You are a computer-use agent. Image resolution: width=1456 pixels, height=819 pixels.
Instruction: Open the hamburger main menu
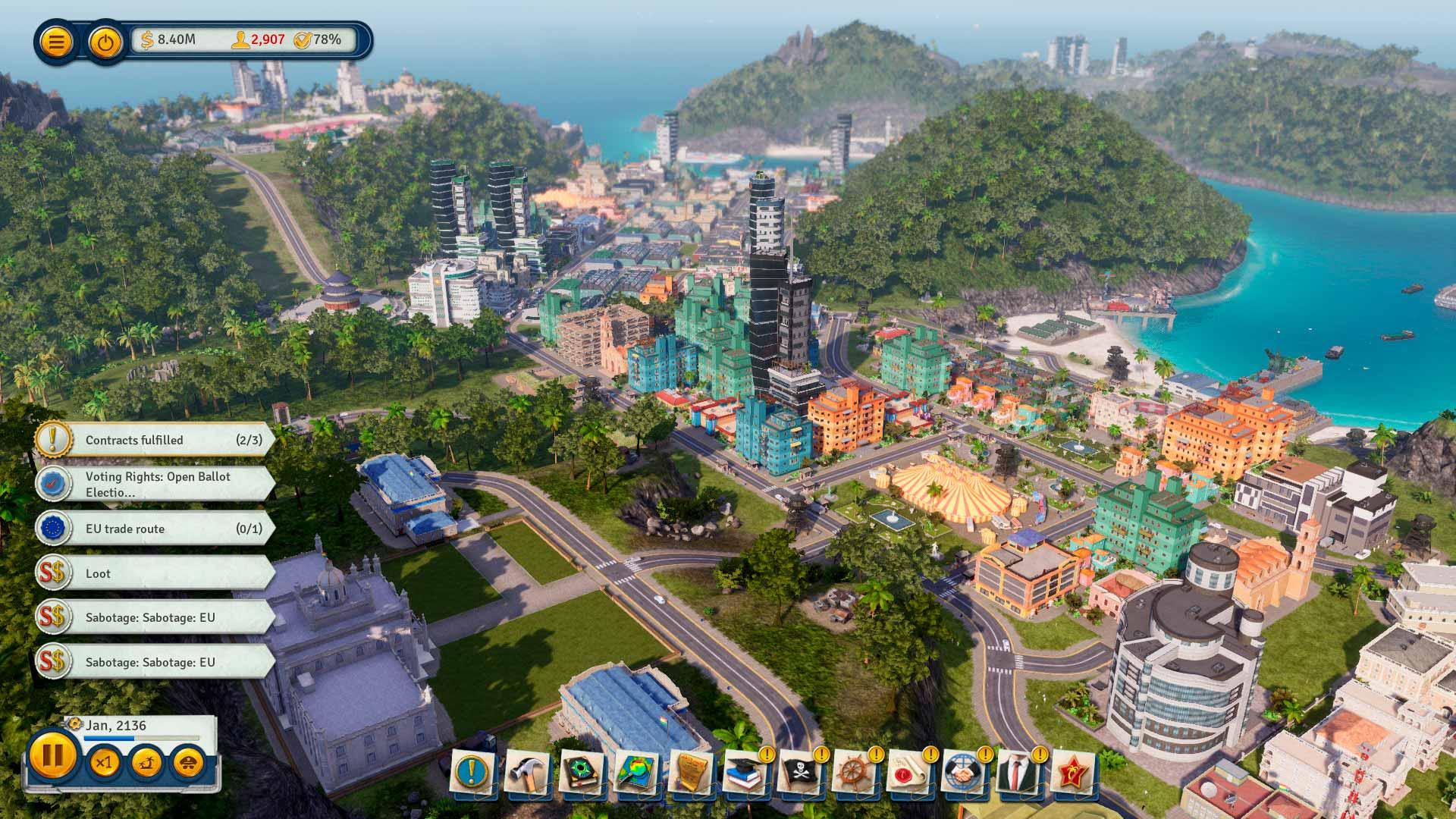pos(55,41)
